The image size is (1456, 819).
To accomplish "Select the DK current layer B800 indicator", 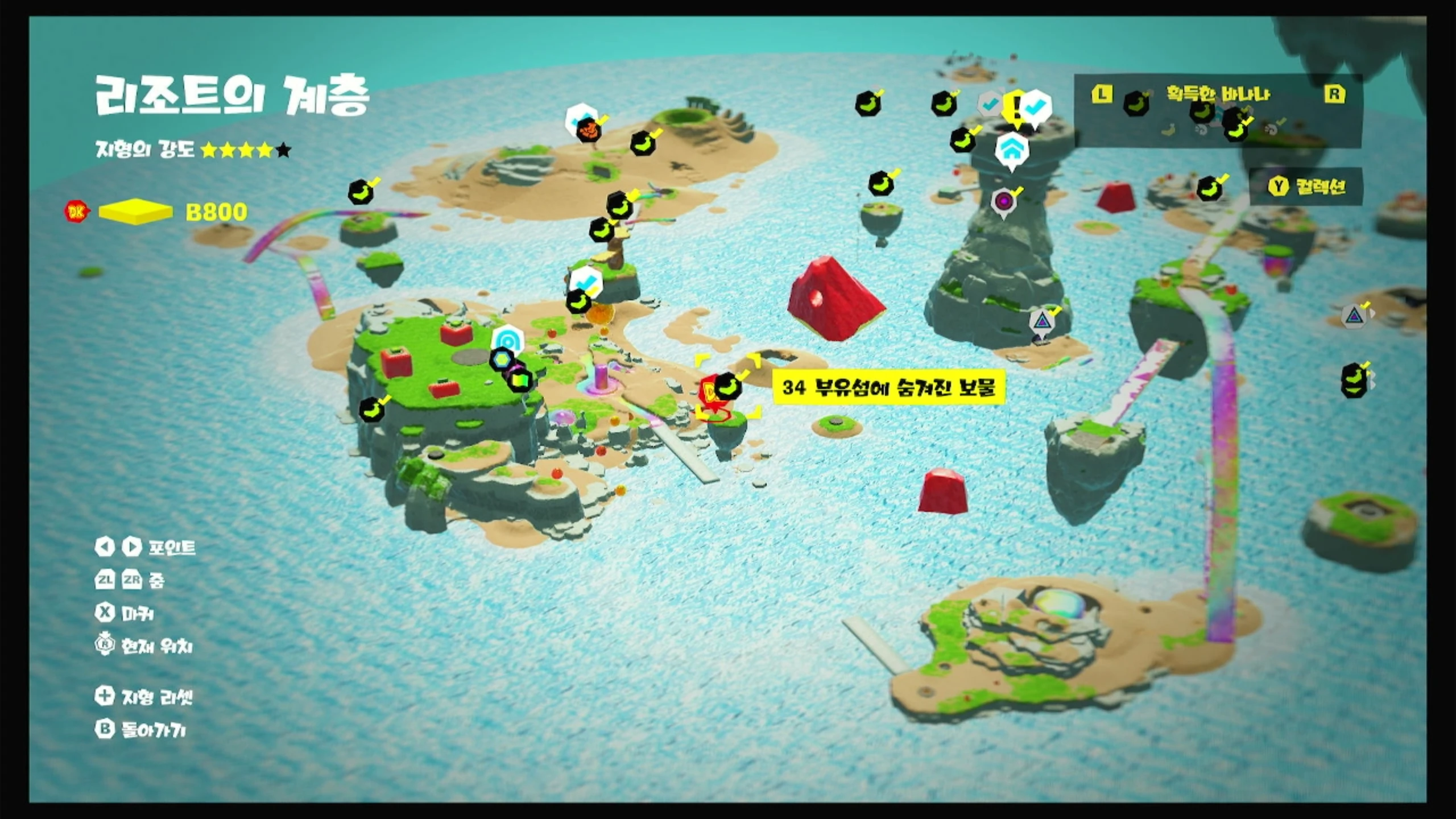I will pyautogui.click(x=156, y=212).
